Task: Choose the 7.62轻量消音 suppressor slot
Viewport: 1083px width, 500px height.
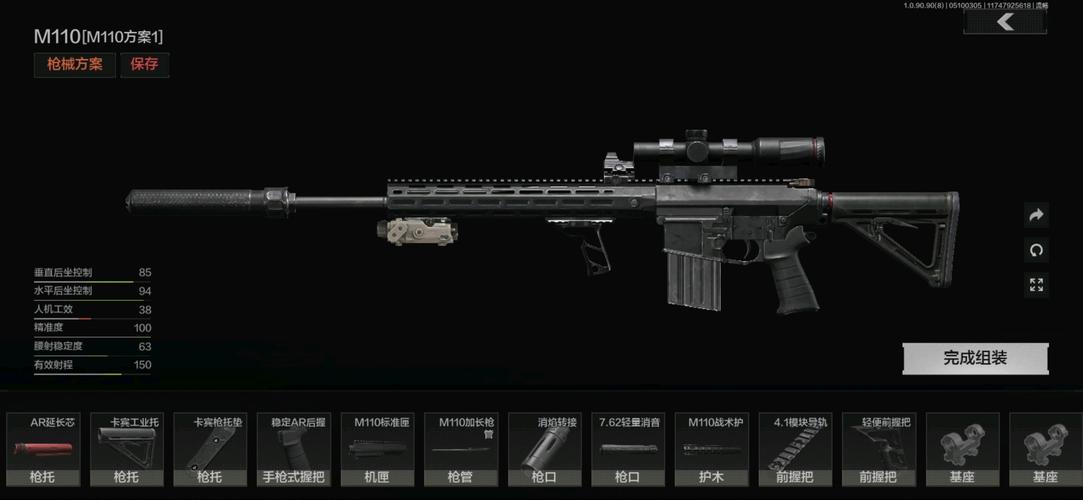Action: (627, 450)
